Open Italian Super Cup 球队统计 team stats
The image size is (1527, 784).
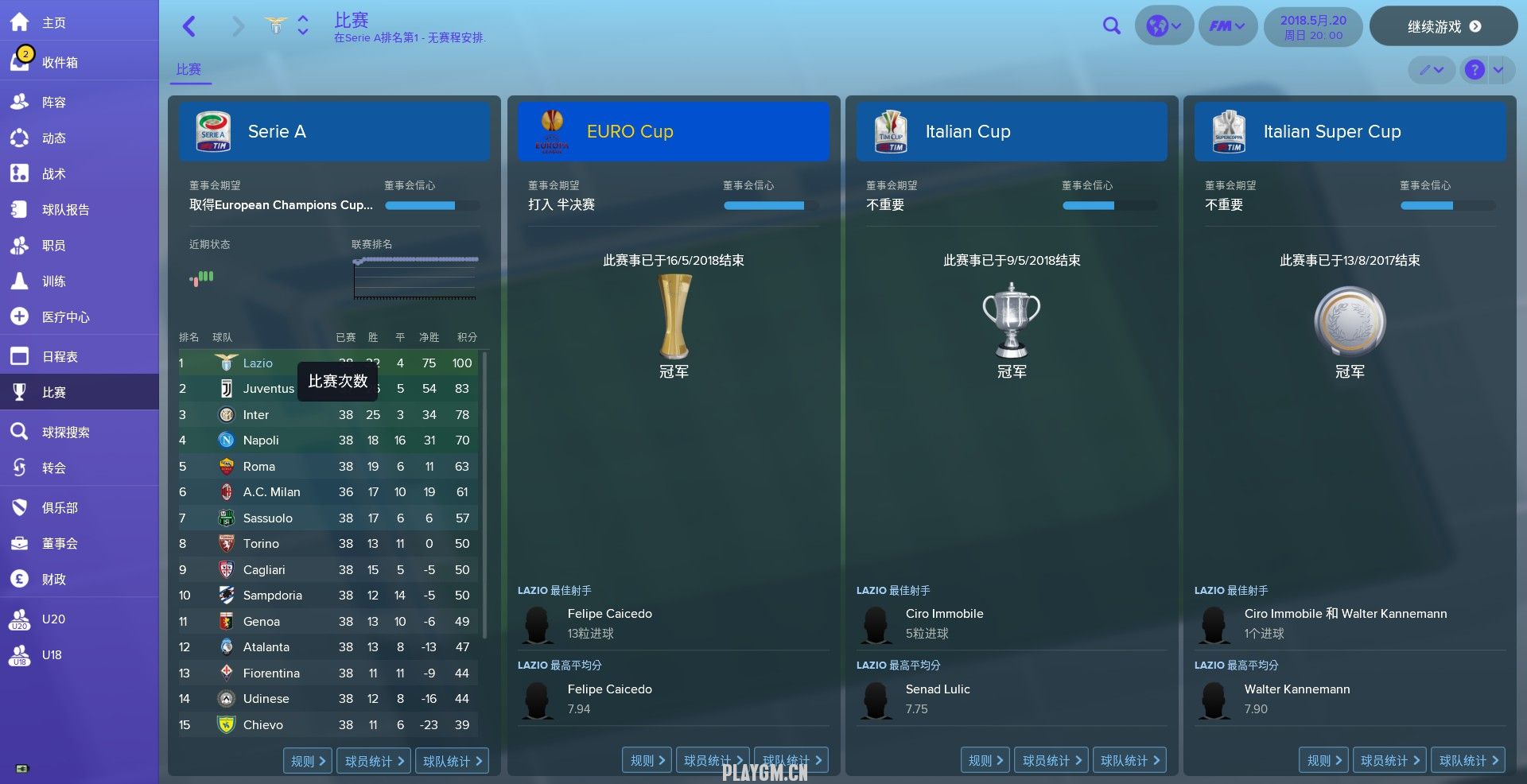click(x=1468, y=761)
